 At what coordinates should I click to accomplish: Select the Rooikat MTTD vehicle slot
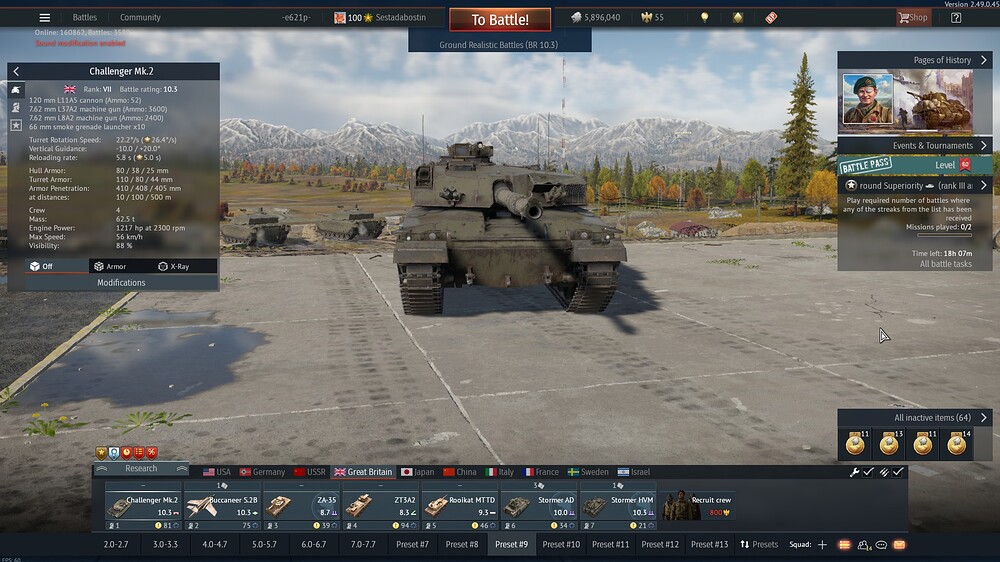point(459,505)
